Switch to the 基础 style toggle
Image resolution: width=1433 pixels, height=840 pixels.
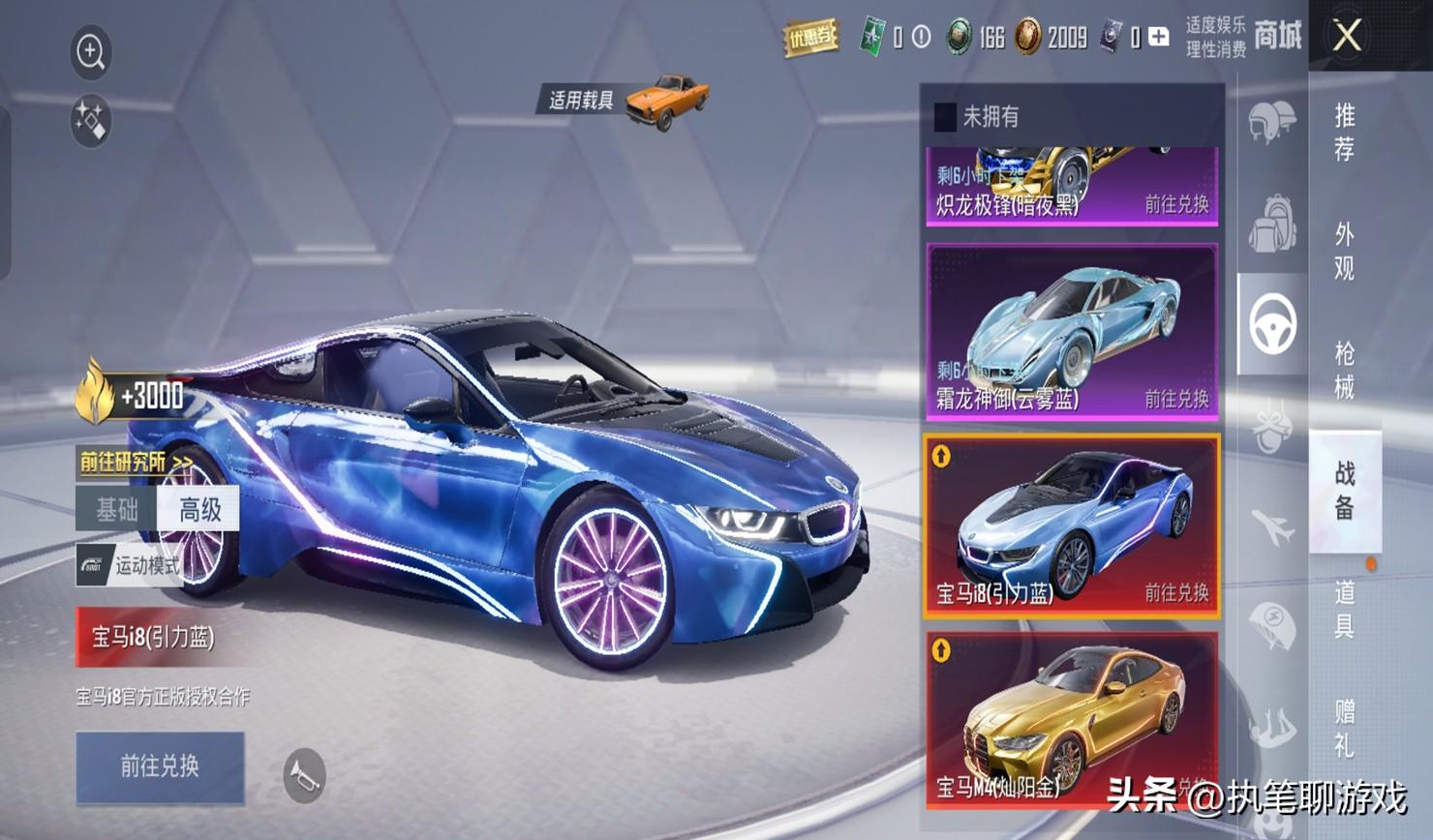(117, 509)
